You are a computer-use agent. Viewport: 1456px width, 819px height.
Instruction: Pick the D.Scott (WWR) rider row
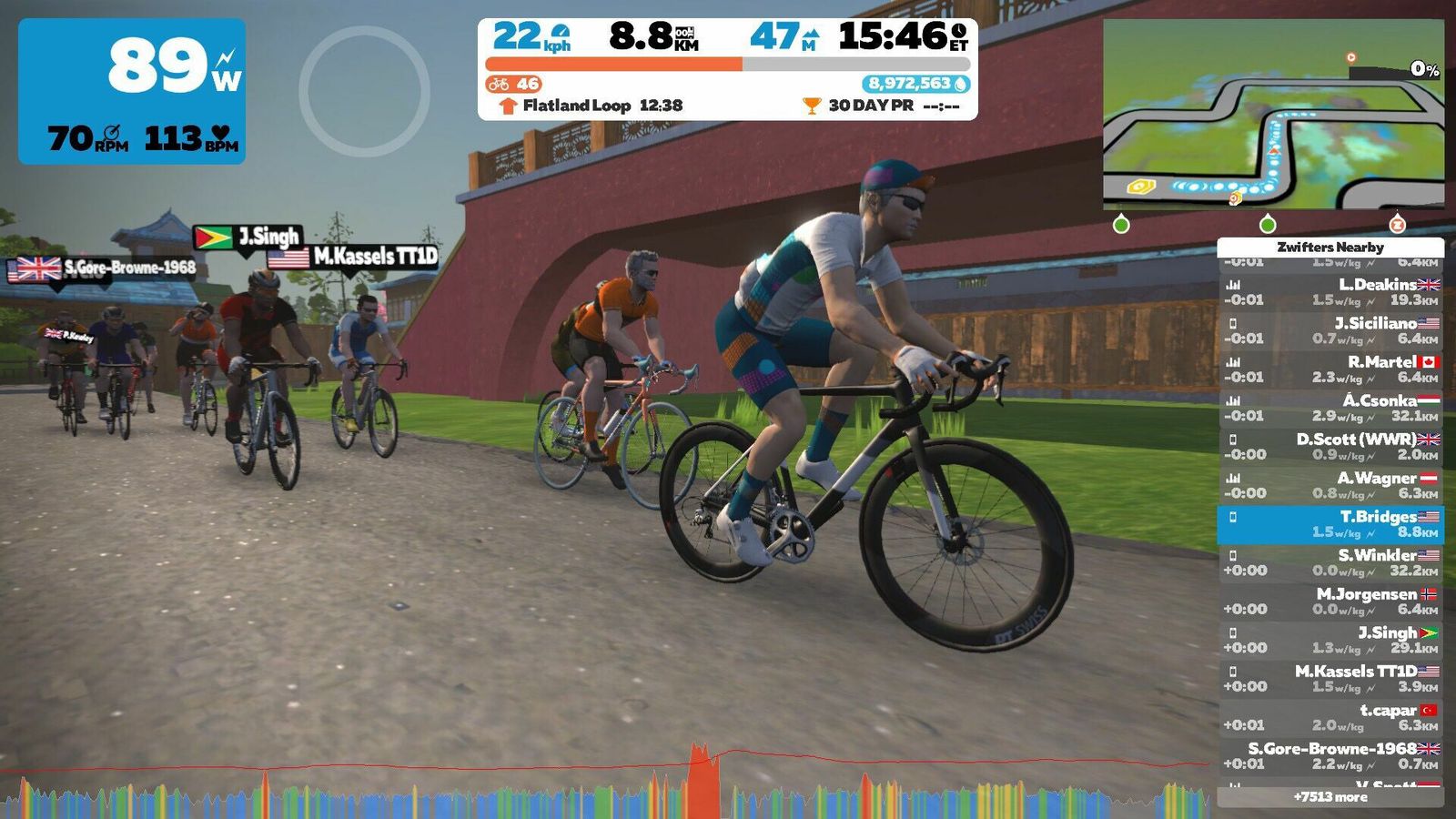1330,447
